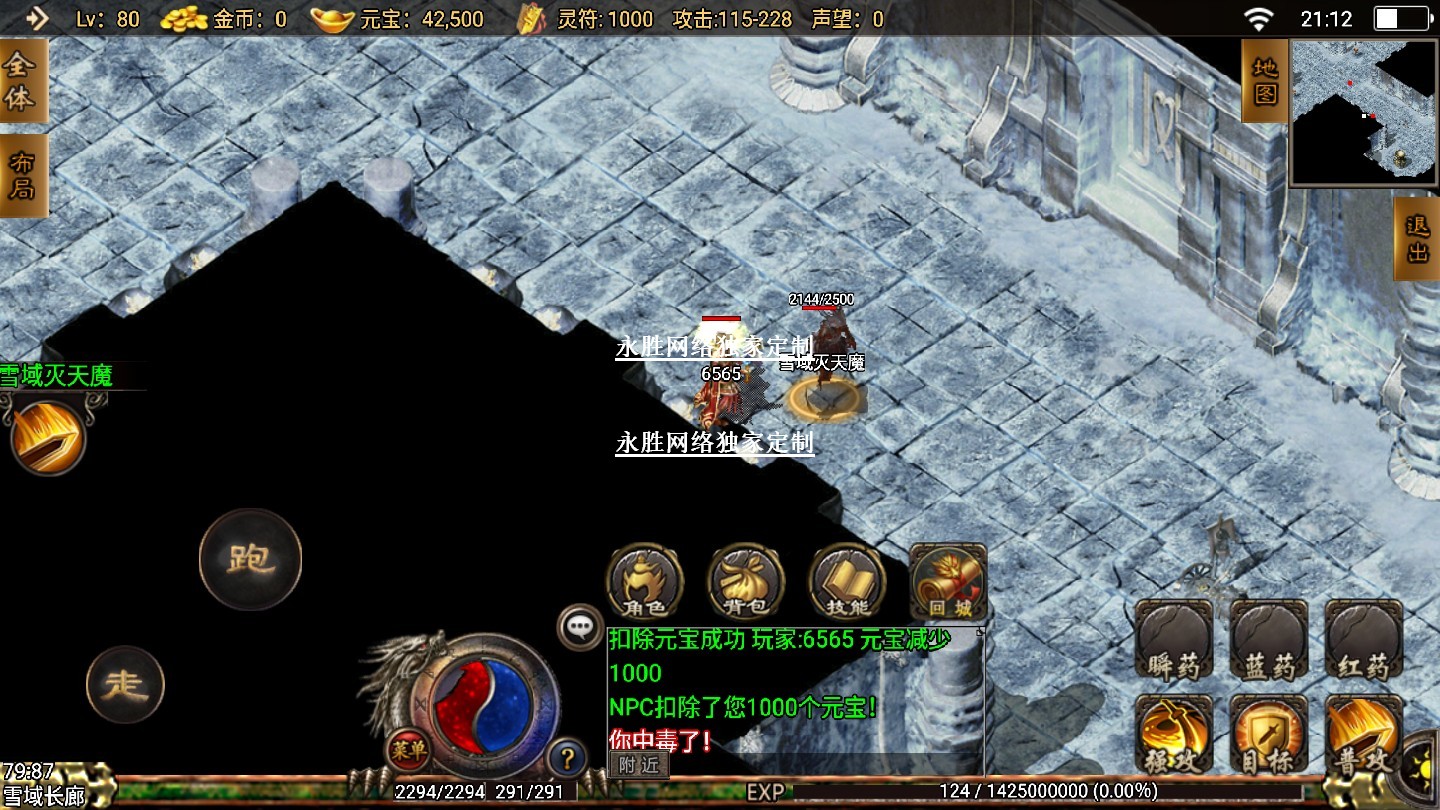Open the chat speech bubble
Screen dimensions: 1440x810
pos(580,628)
